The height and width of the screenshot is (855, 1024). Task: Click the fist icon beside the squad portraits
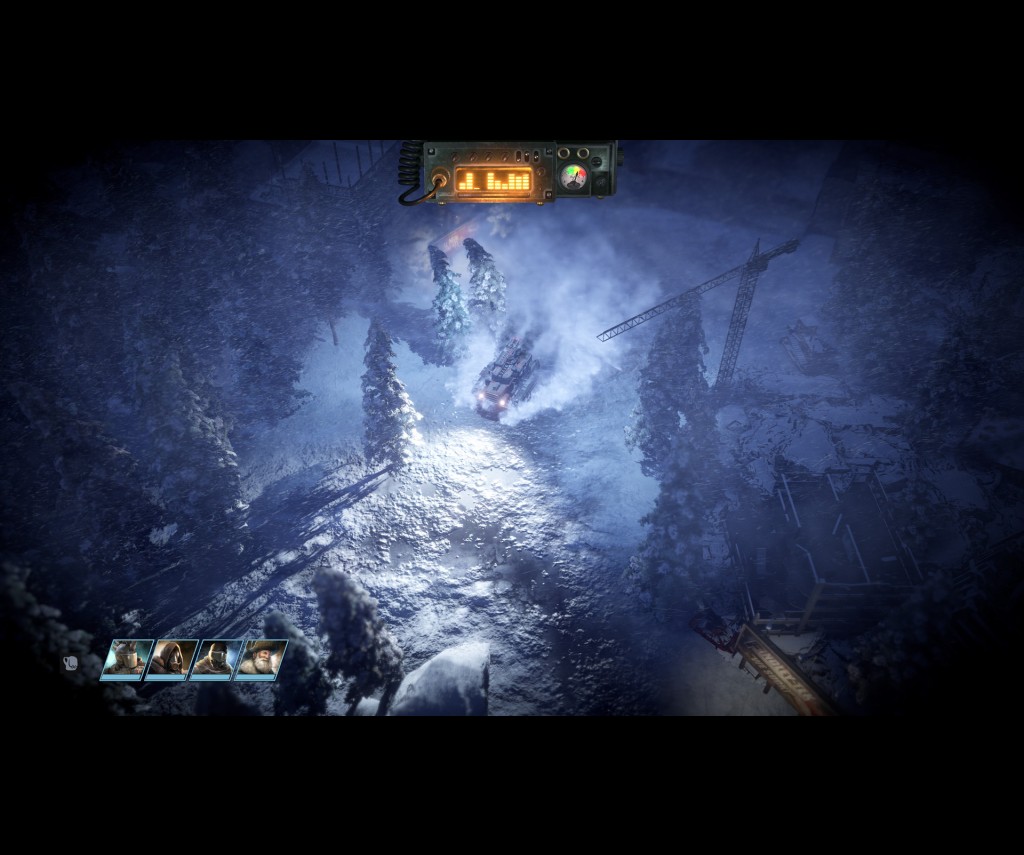click(71, 662)
